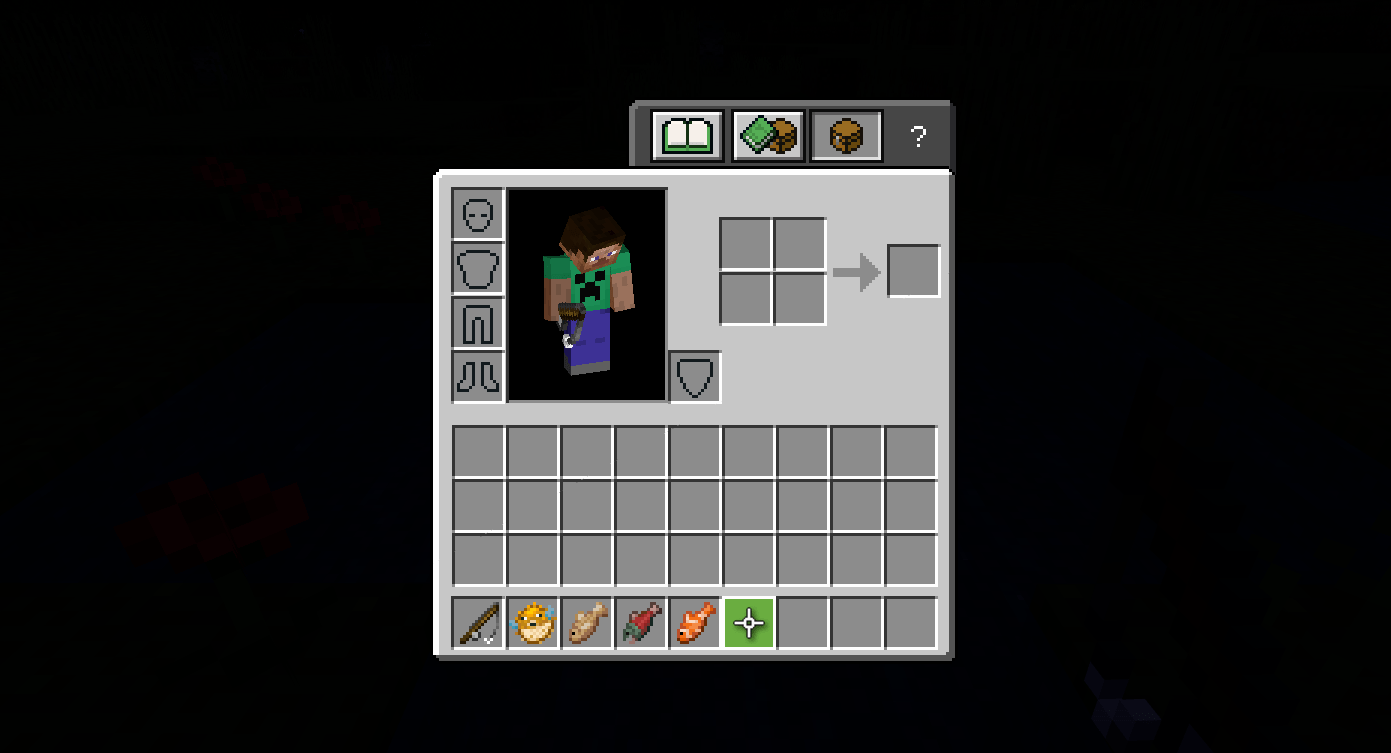Click the question mark help button

tap(918, 136)
